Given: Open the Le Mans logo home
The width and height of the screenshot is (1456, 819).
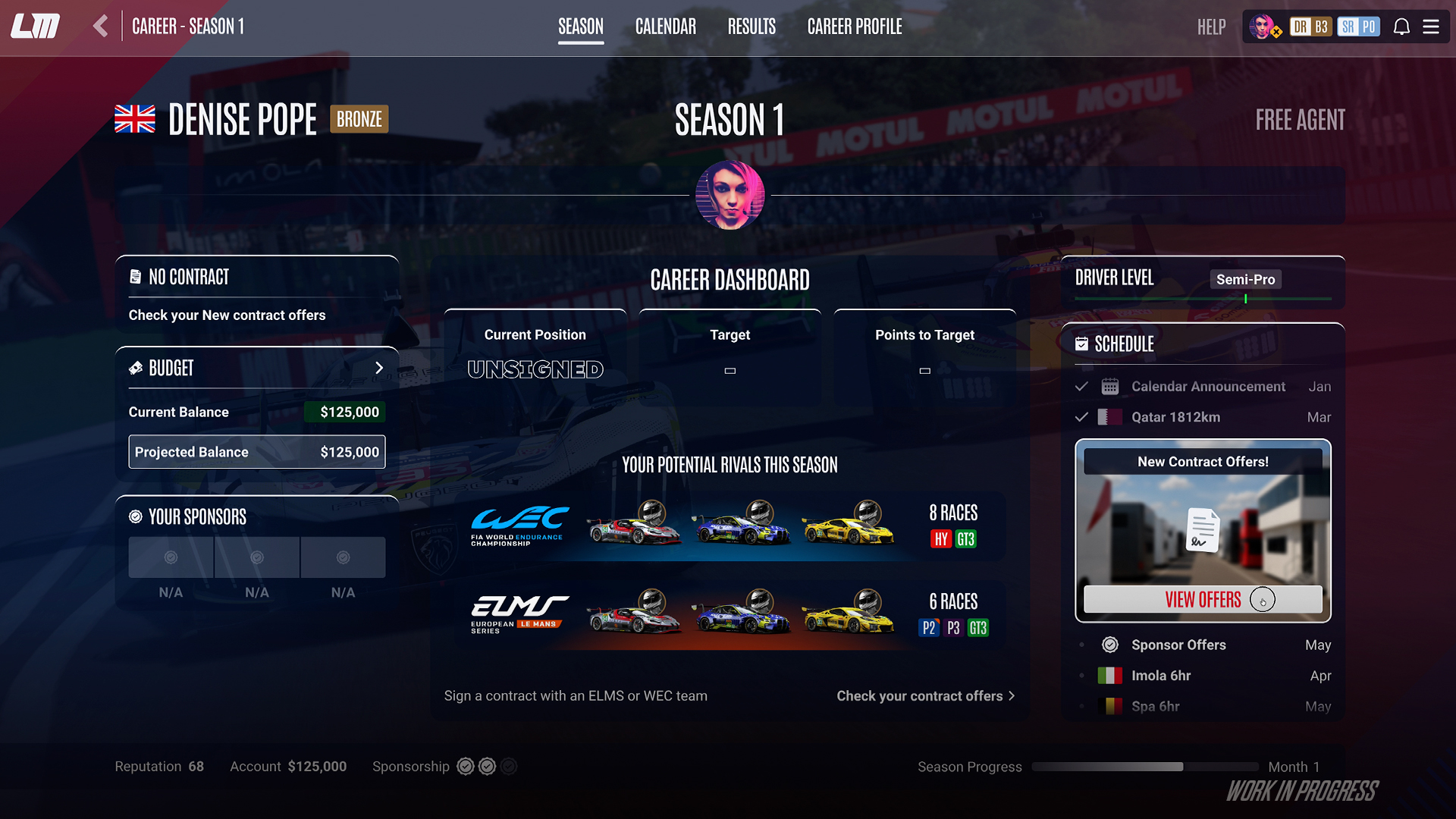Looking at the screenshot, I should pos(36,27).
